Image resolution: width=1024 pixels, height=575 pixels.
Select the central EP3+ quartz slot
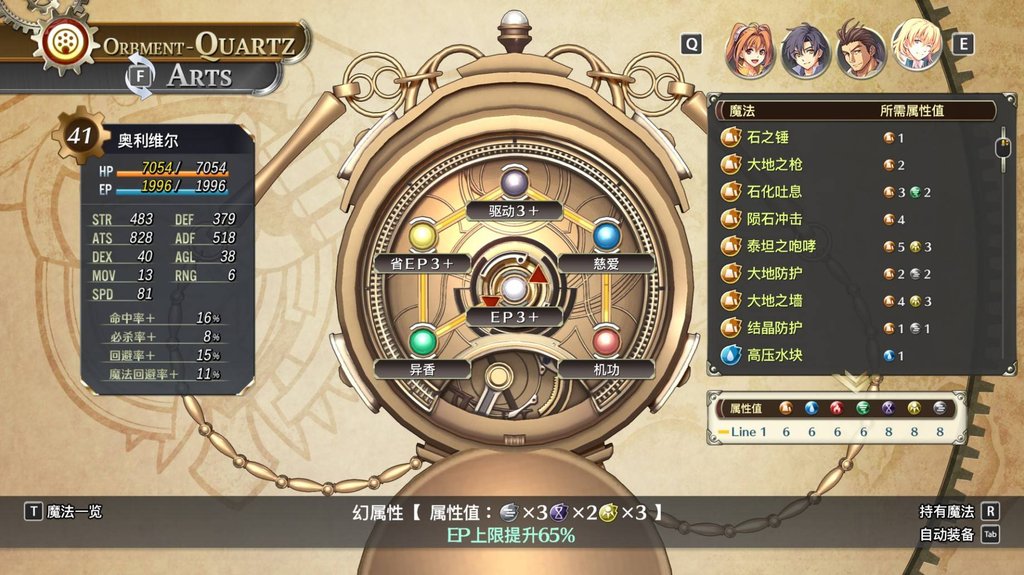[x=513, y=290]
